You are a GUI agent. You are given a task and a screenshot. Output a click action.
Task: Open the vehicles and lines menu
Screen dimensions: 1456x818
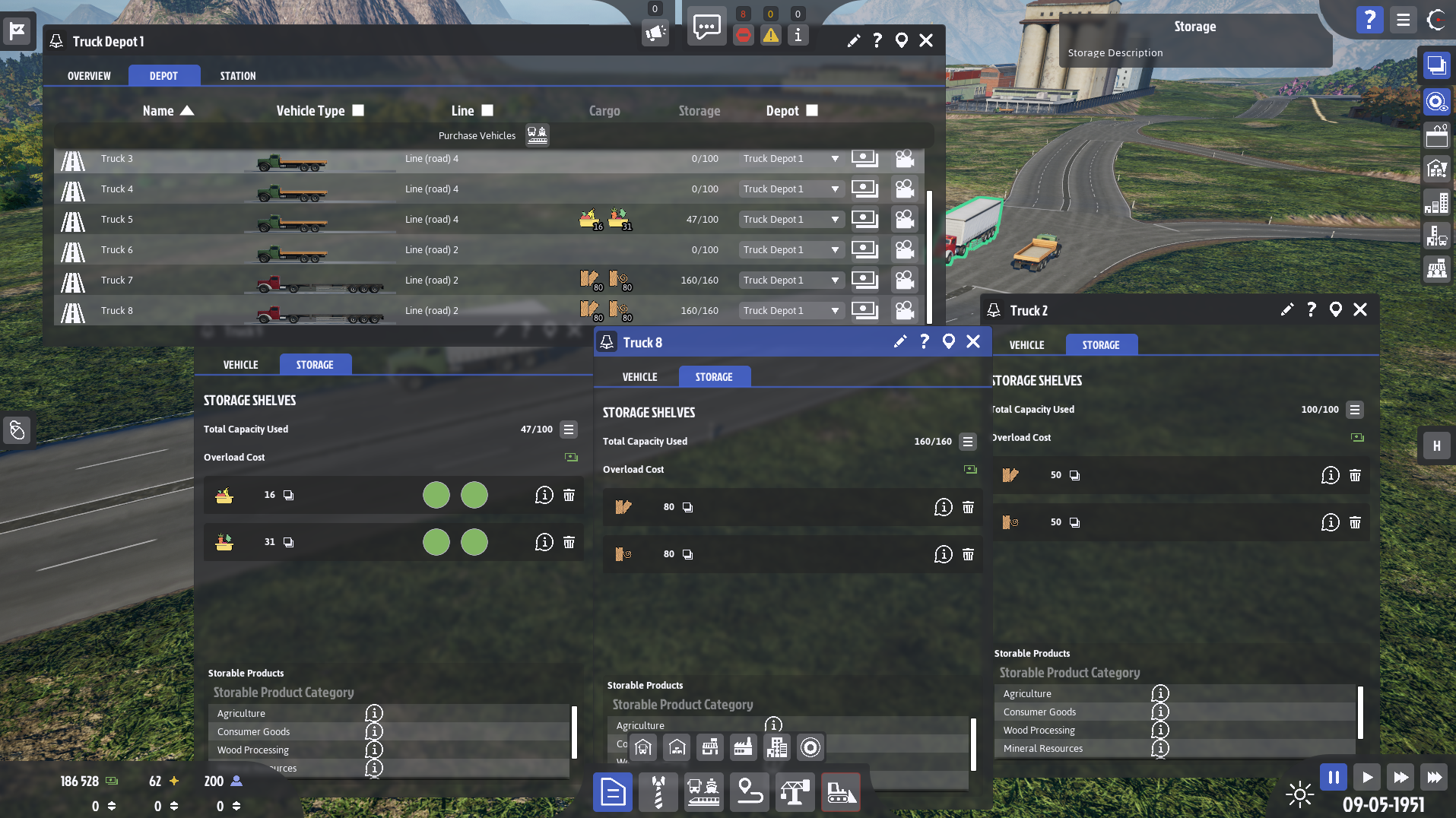click(703, 792)
